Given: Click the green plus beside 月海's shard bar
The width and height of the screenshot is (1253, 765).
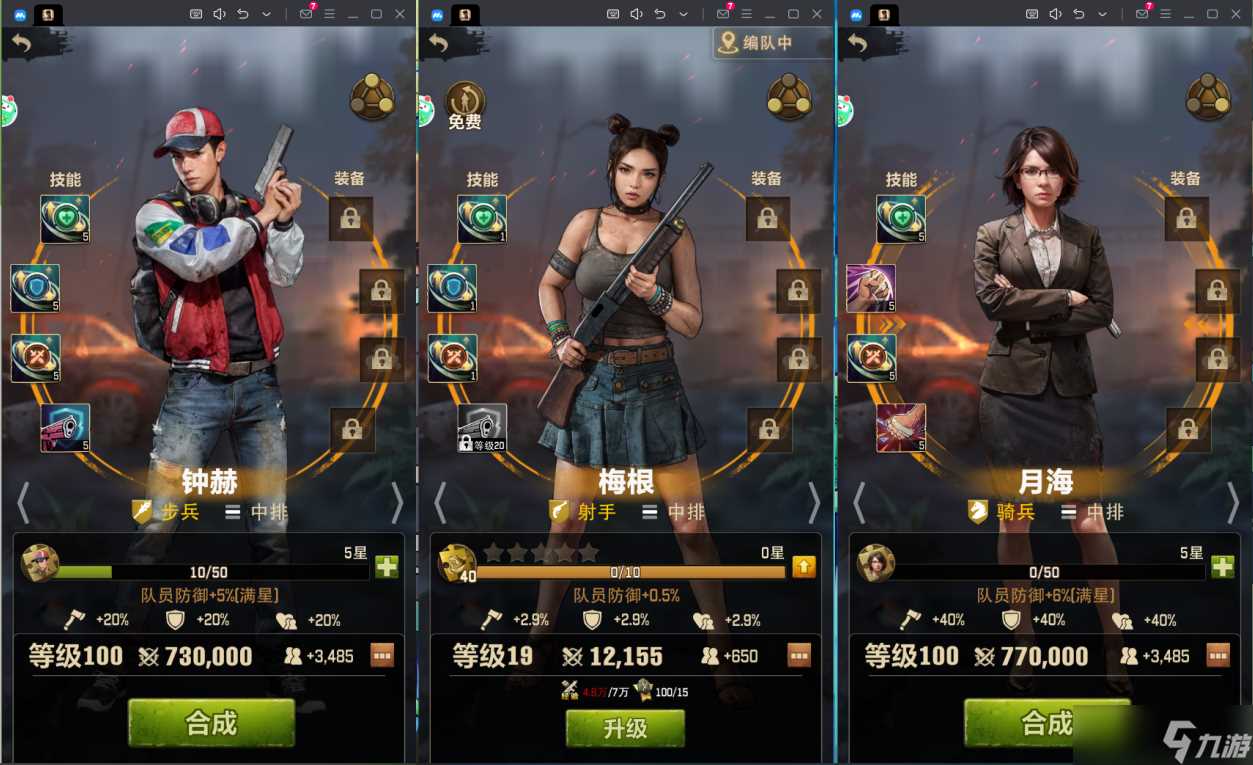Looking at the screenshot, I should pos(1222,567).
